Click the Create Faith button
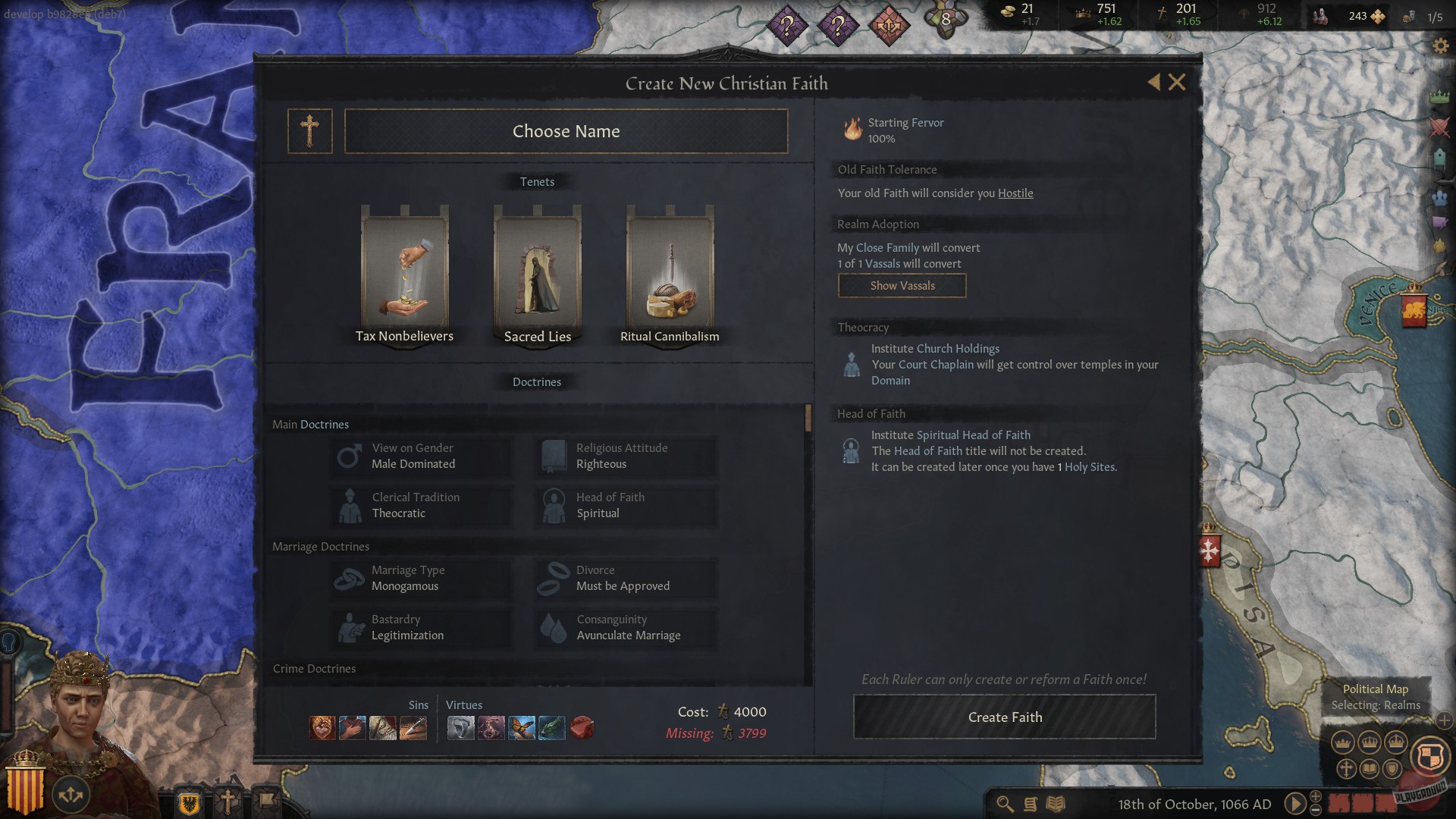 point(1005,716)
